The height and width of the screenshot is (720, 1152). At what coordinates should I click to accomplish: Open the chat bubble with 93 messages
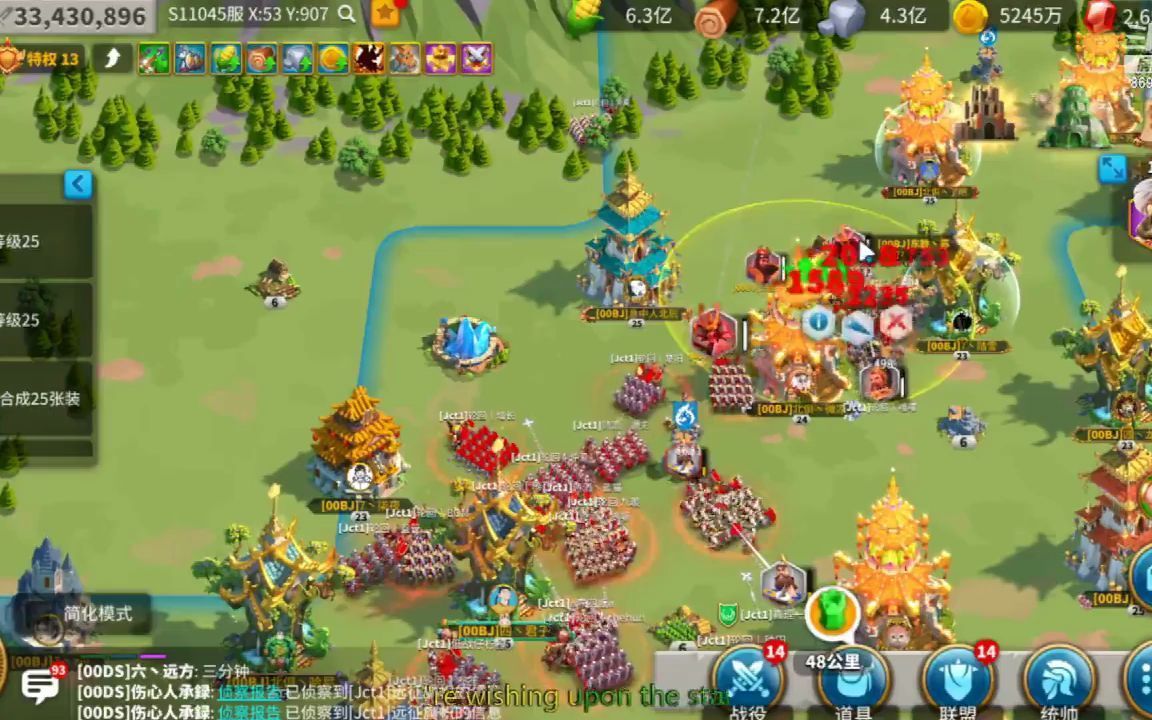[x=40, y=686]
